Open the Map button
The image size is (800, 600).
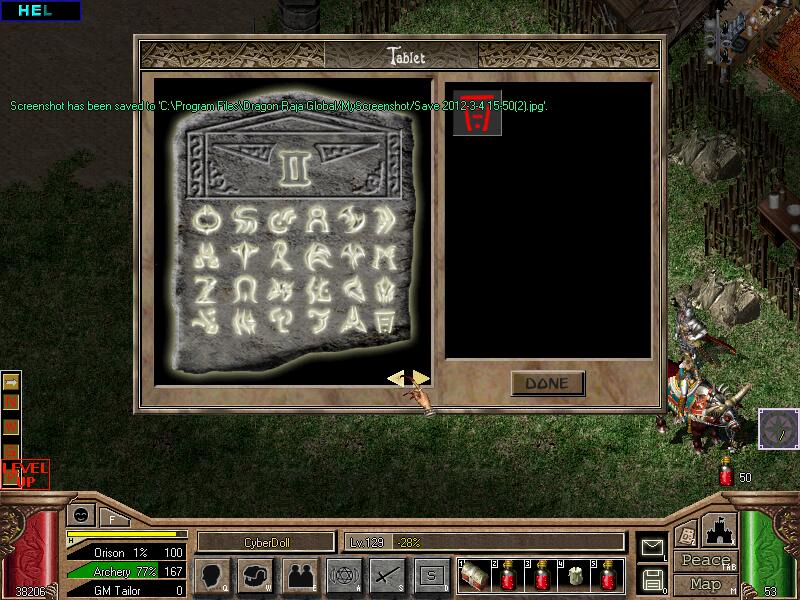pos(705,584)
